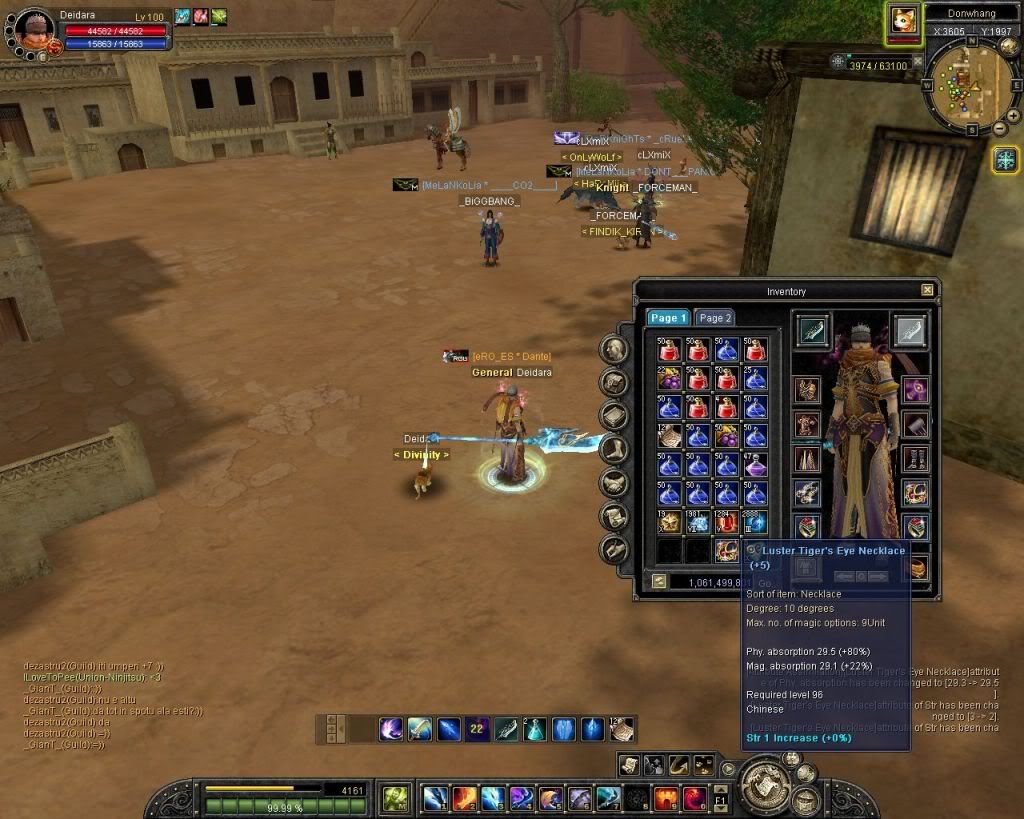Screen dimensions: 1024x819
Task: Use the red castle skill in slot 9
Action: [x=666, y=798]
